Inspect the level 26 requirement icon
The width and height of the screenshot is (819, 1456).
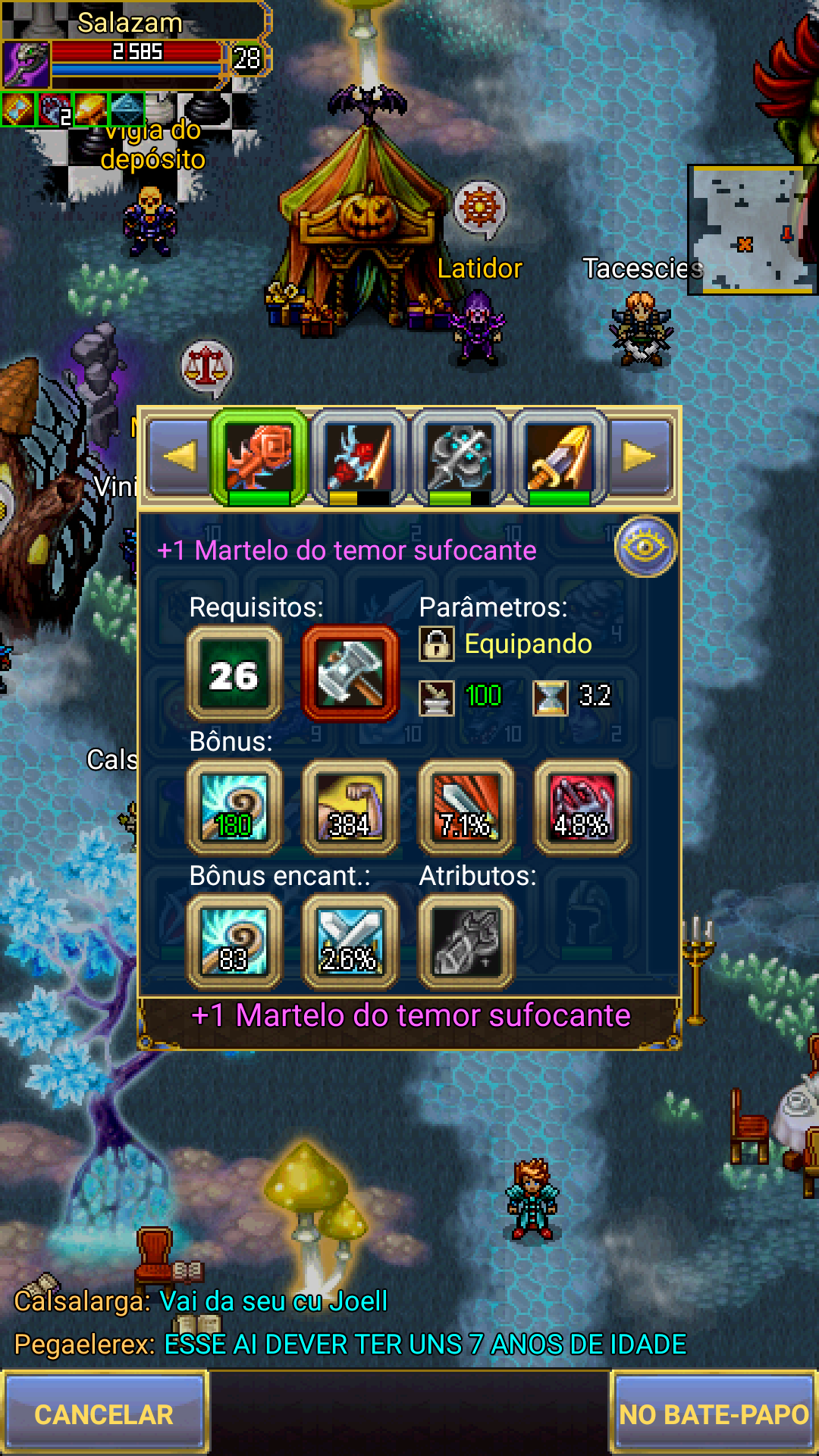(234, 674)
